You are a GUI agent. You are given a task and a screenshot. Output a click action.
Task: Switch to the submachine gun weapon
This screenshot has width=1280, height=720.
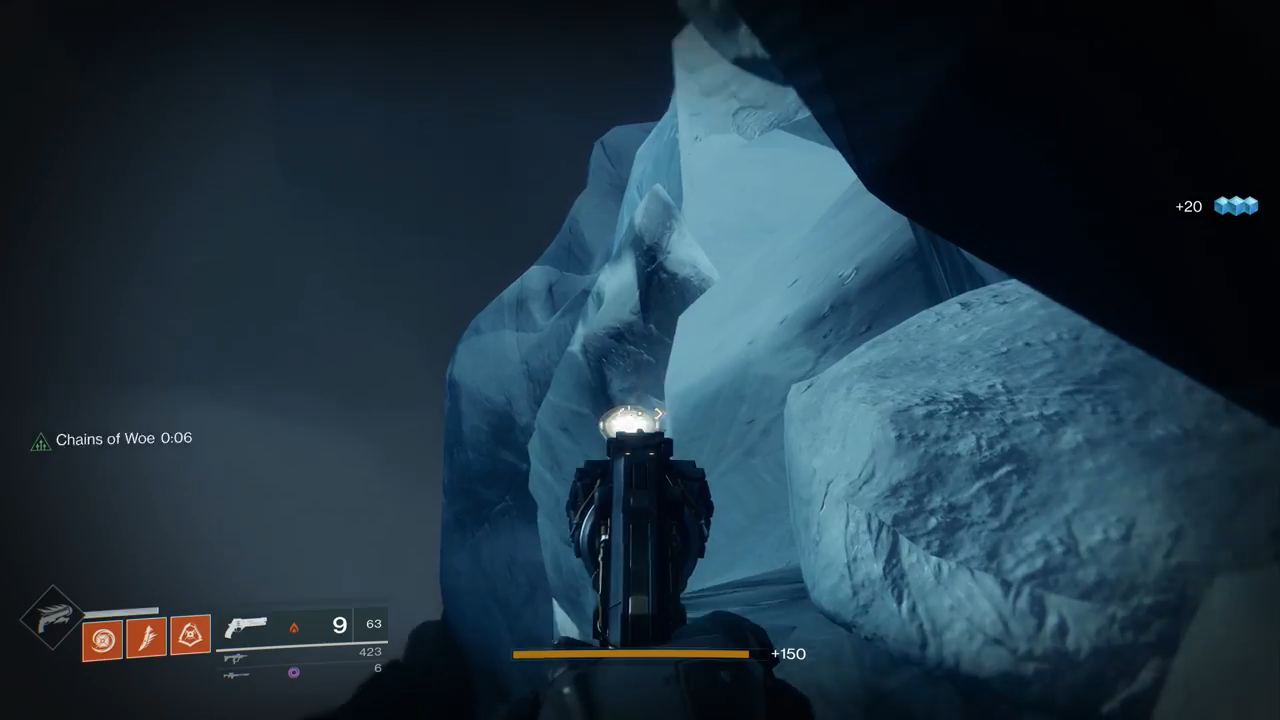(x=236, y=658)
